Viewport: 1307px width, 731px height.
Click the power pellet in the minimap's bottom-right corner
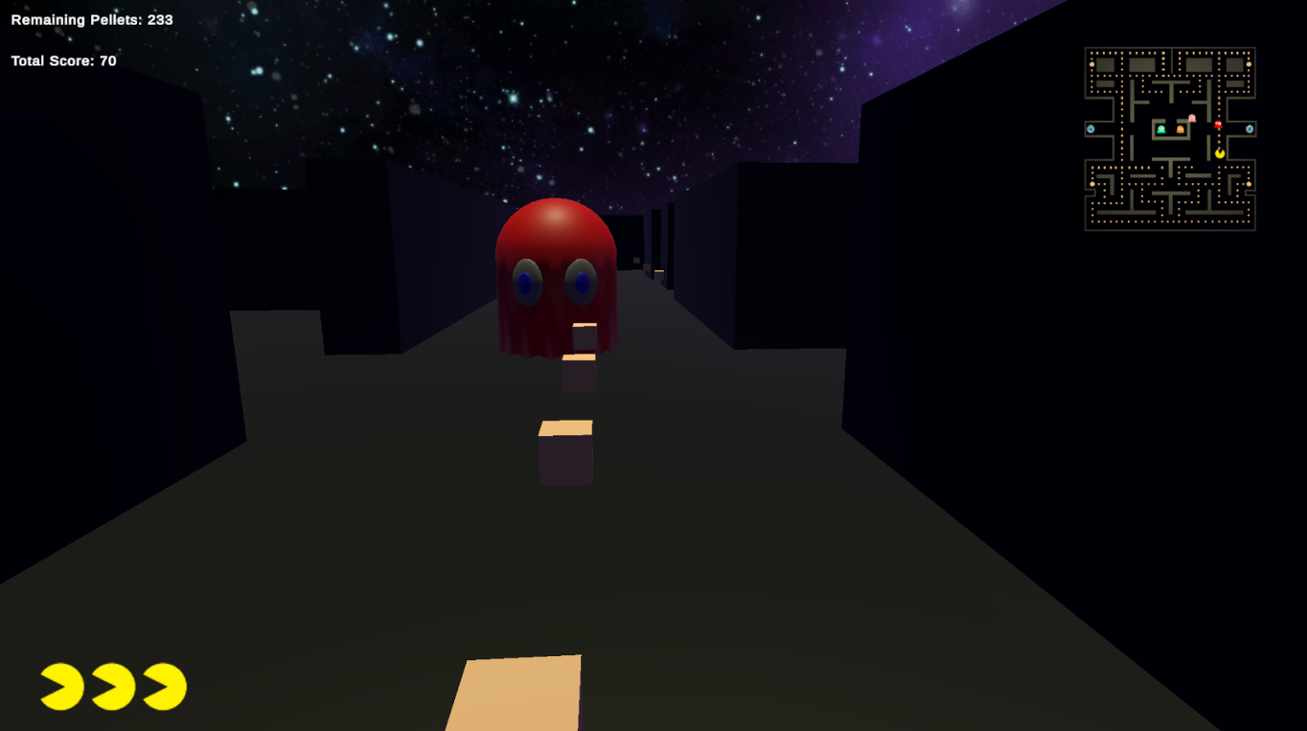[x=1248, y=184]
